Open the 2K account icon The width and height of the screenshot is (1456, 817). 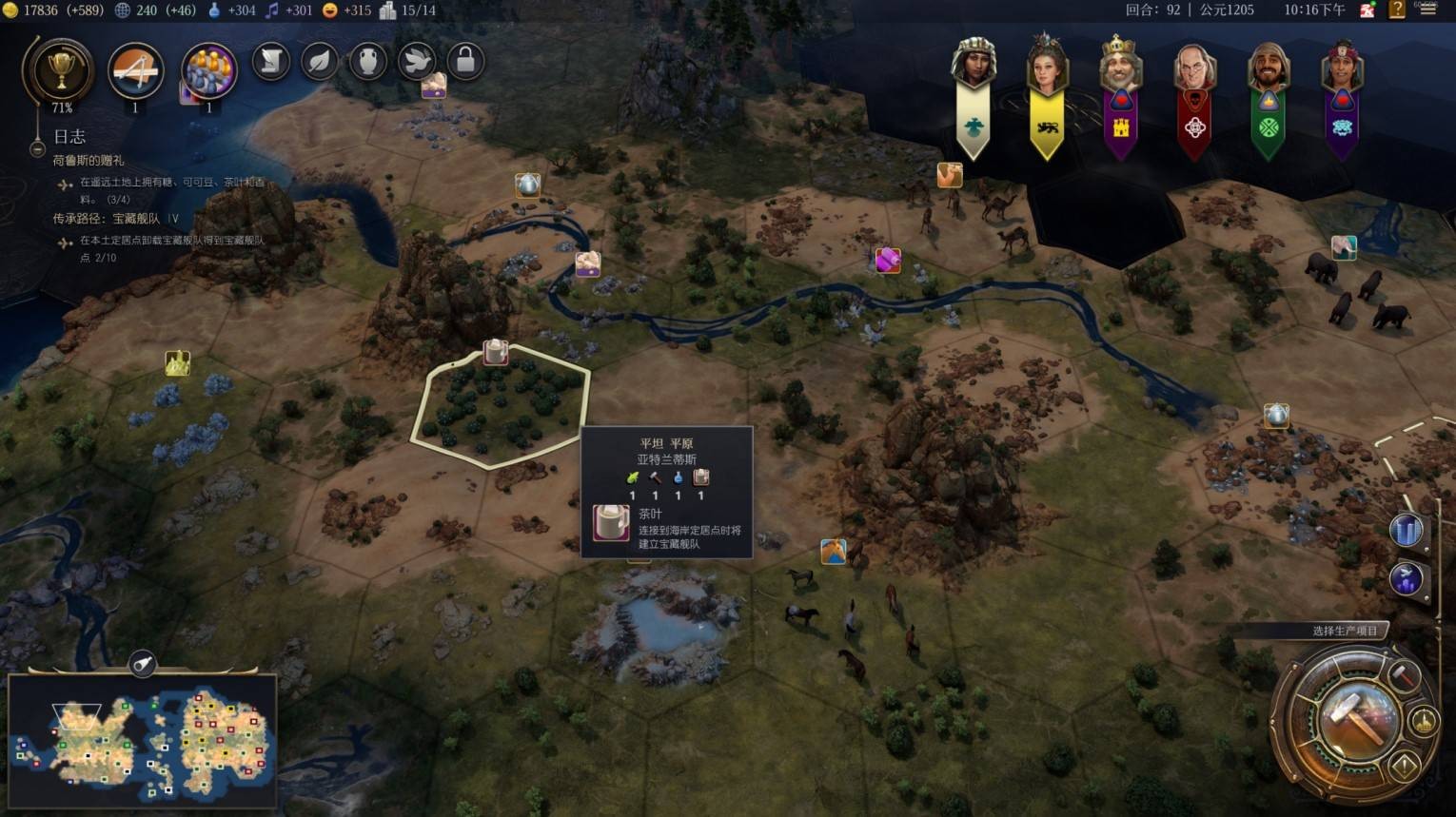[x=1367, y=10]
